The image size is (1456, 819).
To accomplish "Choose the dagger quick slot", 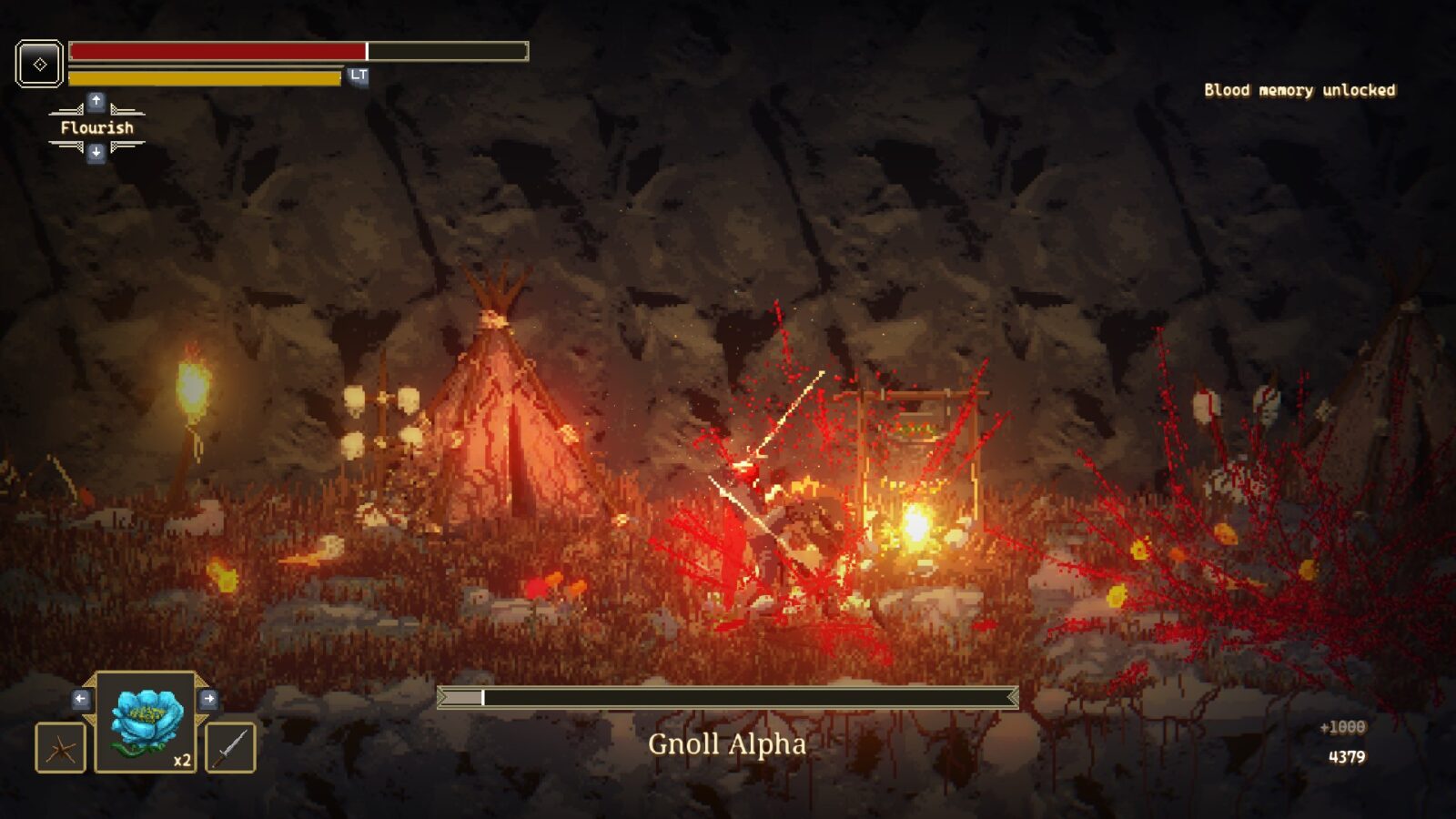I will 230,747.
